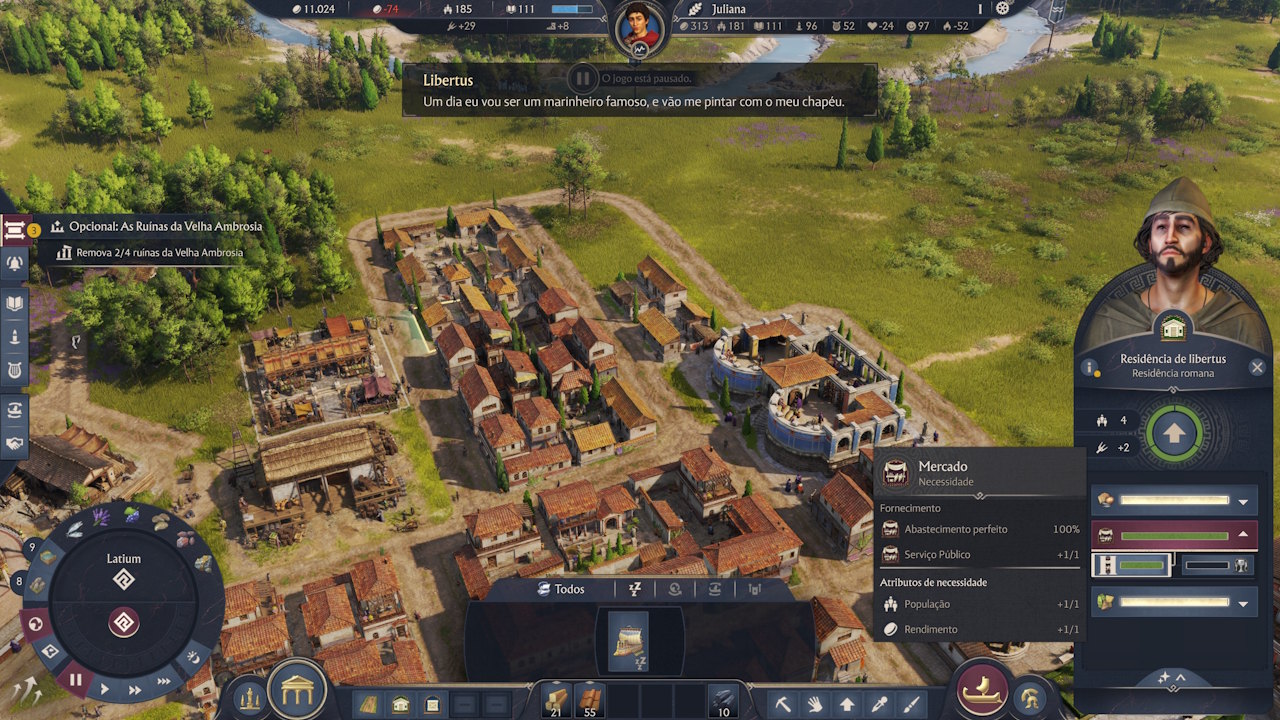Select the pipette copy tool near bottom right
1280x720 pixels.
[878, 704]
